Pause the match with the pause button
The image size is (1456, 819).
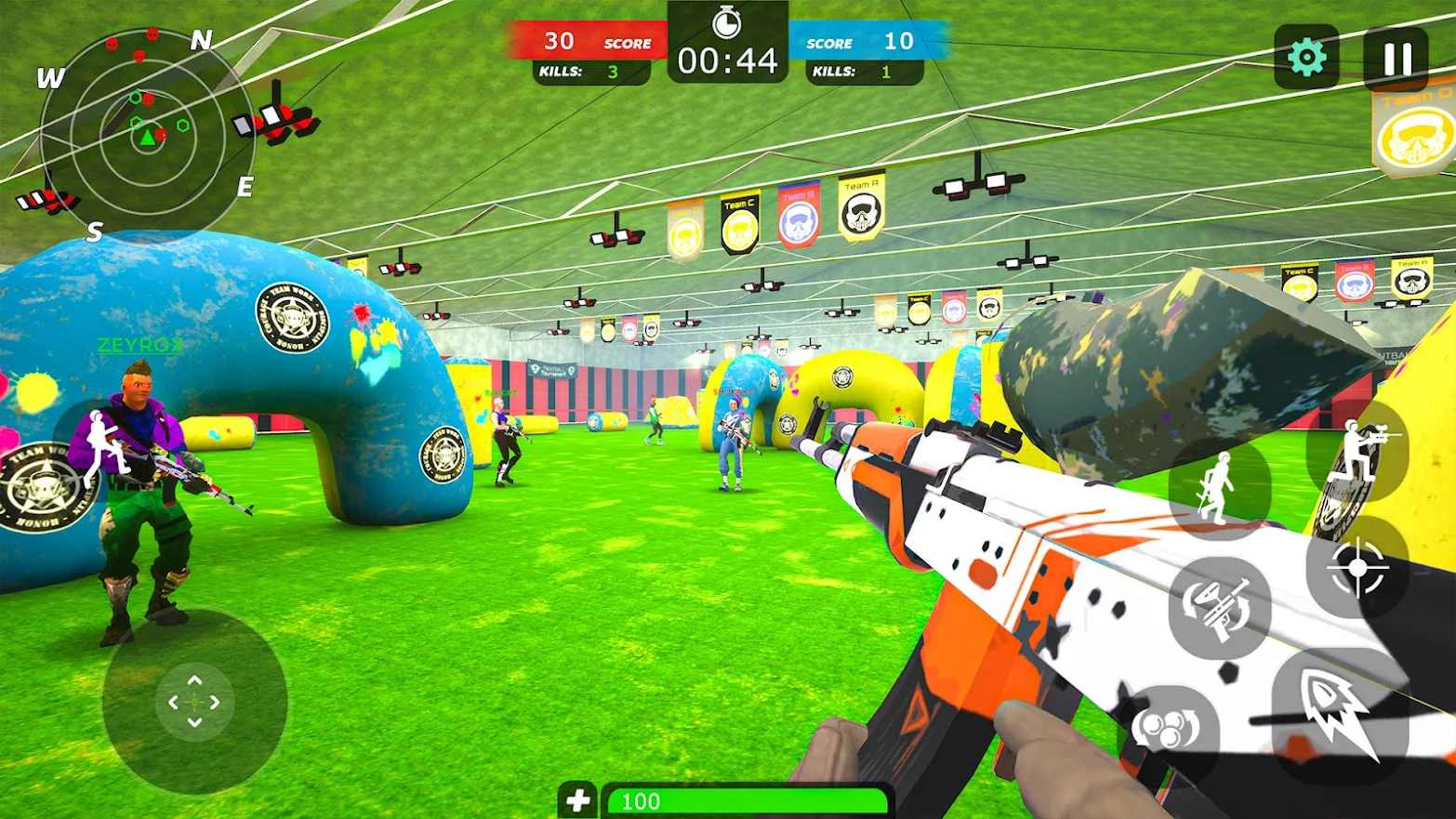click(x=1393, y=56)
